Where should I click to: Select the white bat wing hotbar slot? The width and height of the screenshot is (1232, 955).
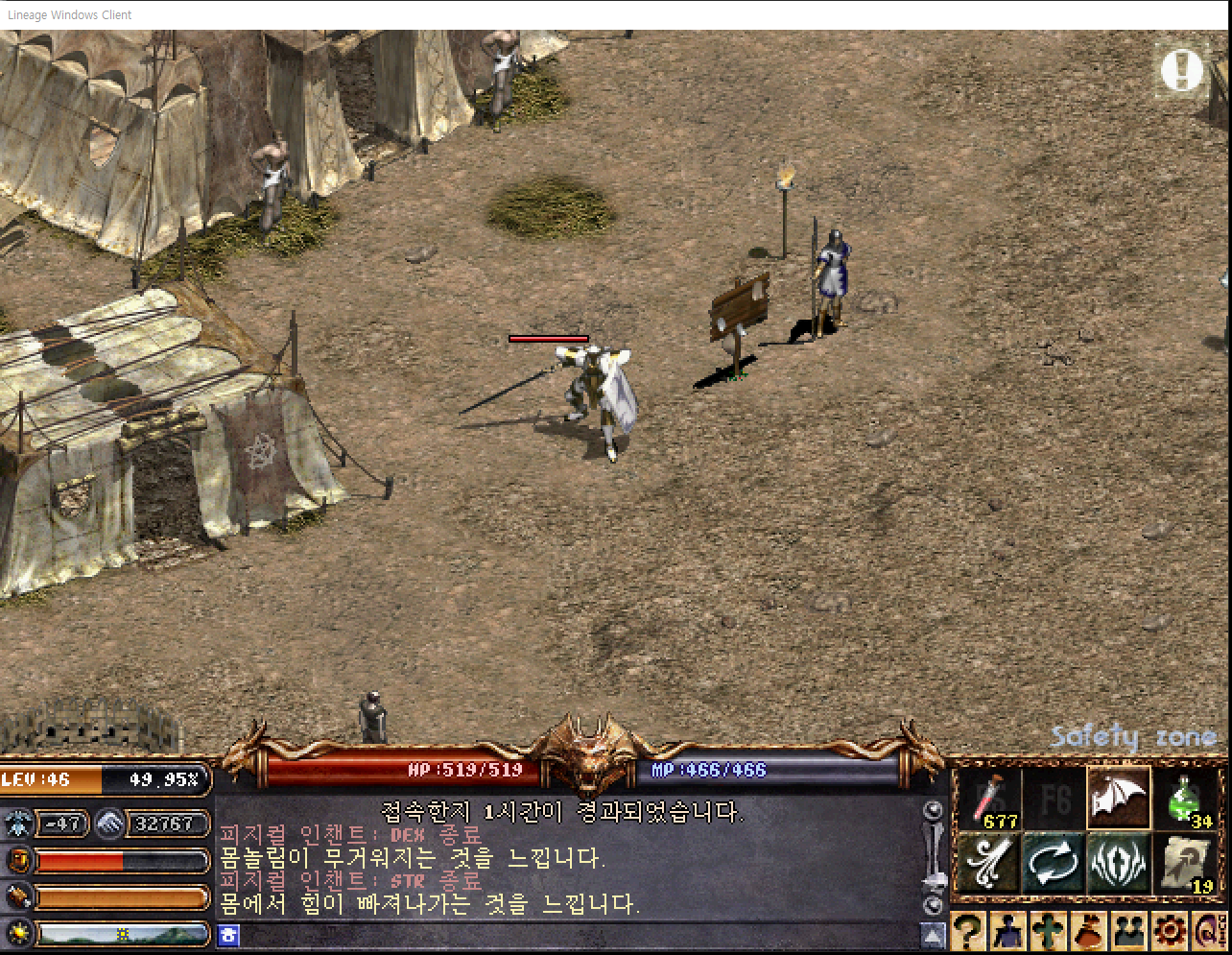[x=1119, y=799]
